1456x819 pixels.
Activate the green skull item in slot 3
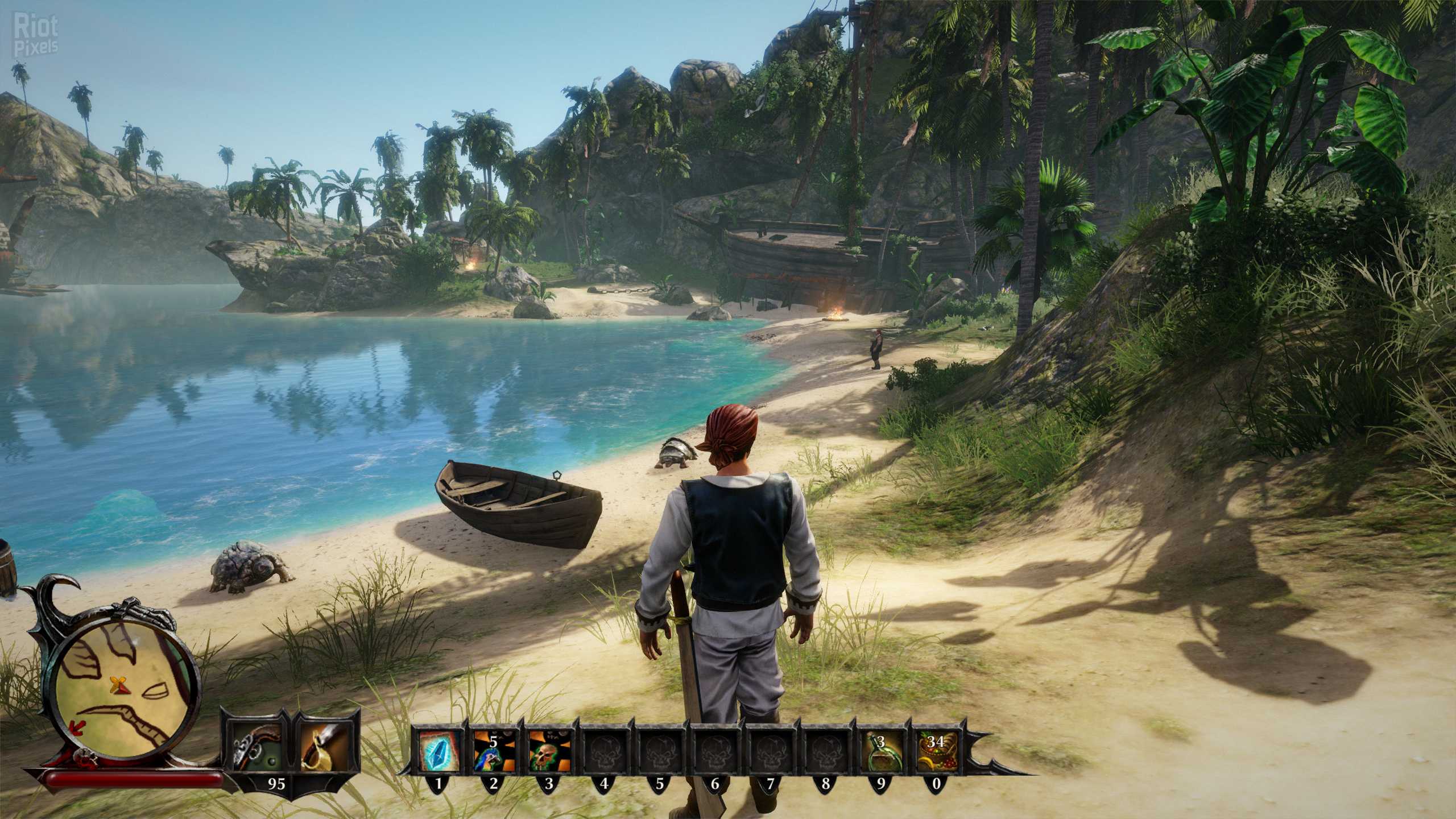[549, 749]
